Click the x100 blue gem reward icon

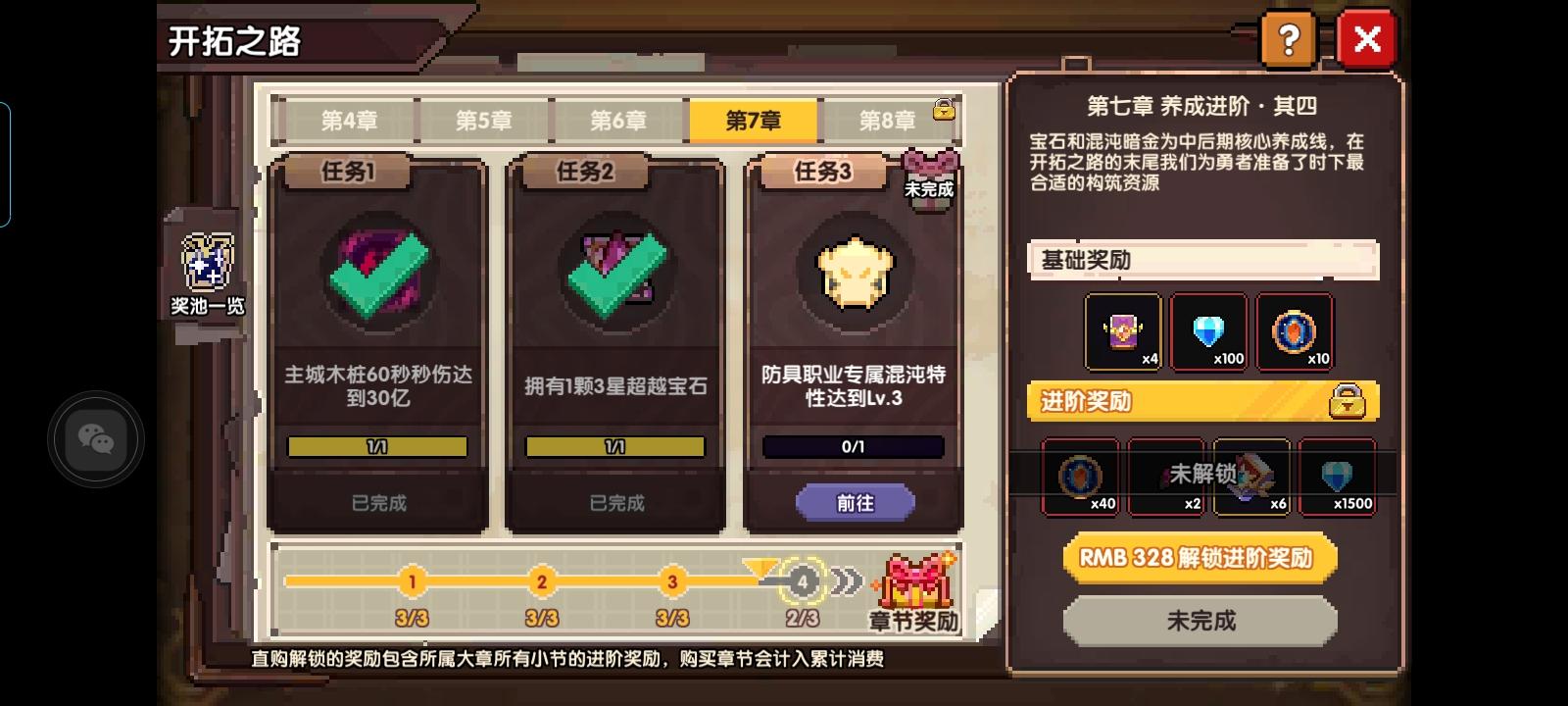pos(1207,330)
